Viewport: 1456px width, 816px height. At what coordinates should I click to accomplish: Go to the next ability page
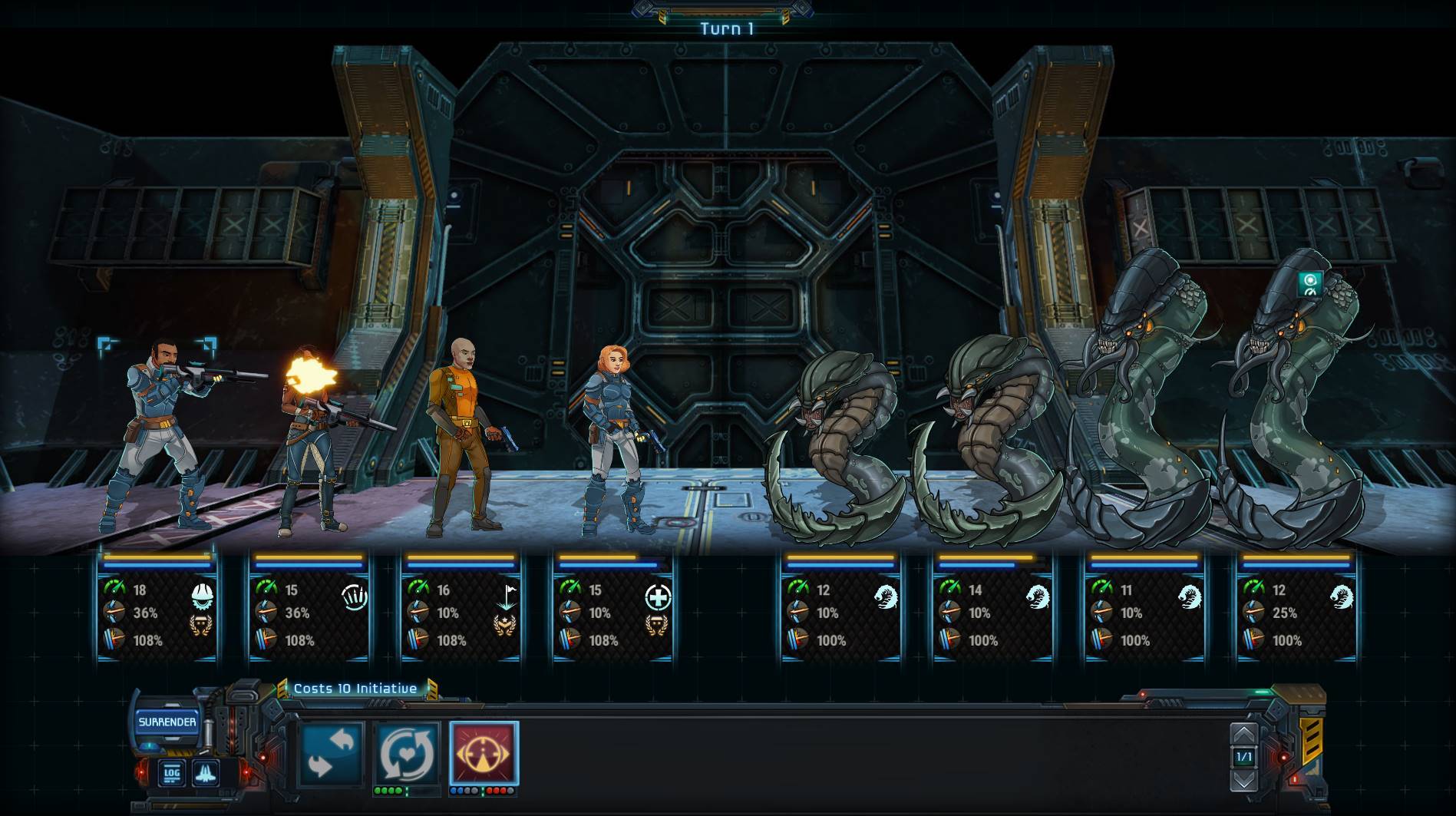[x=1243, y=781]
